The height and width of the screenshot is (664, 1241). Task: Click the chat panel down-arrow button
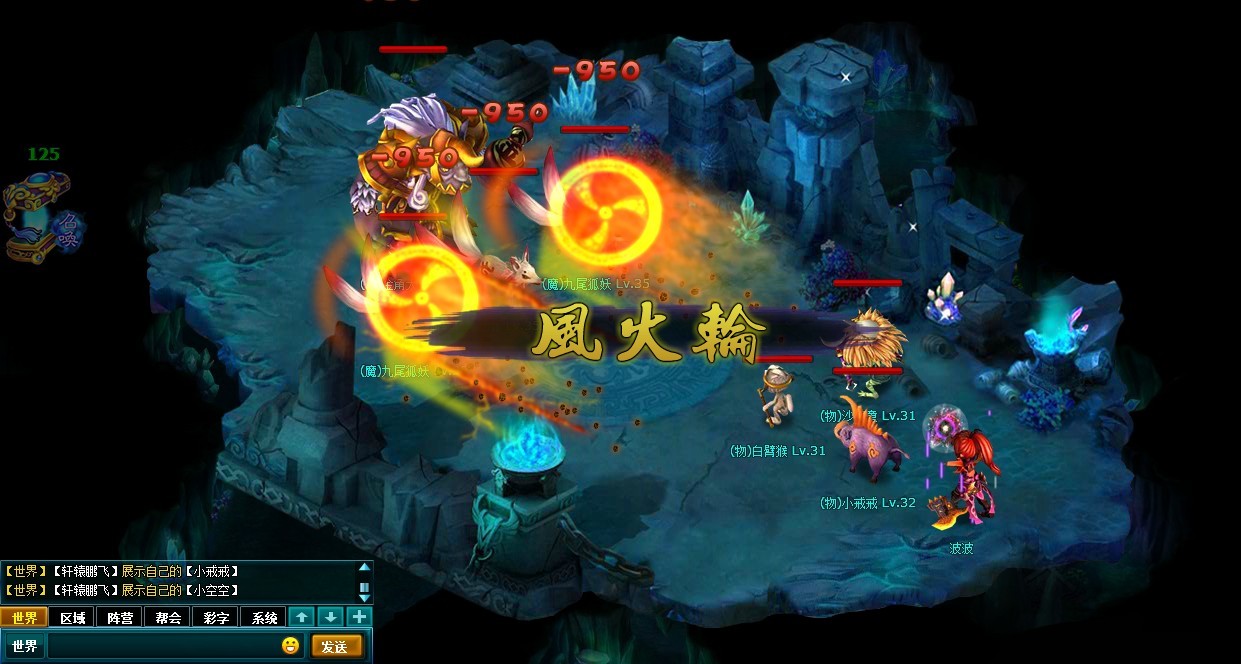pos(331,617)
